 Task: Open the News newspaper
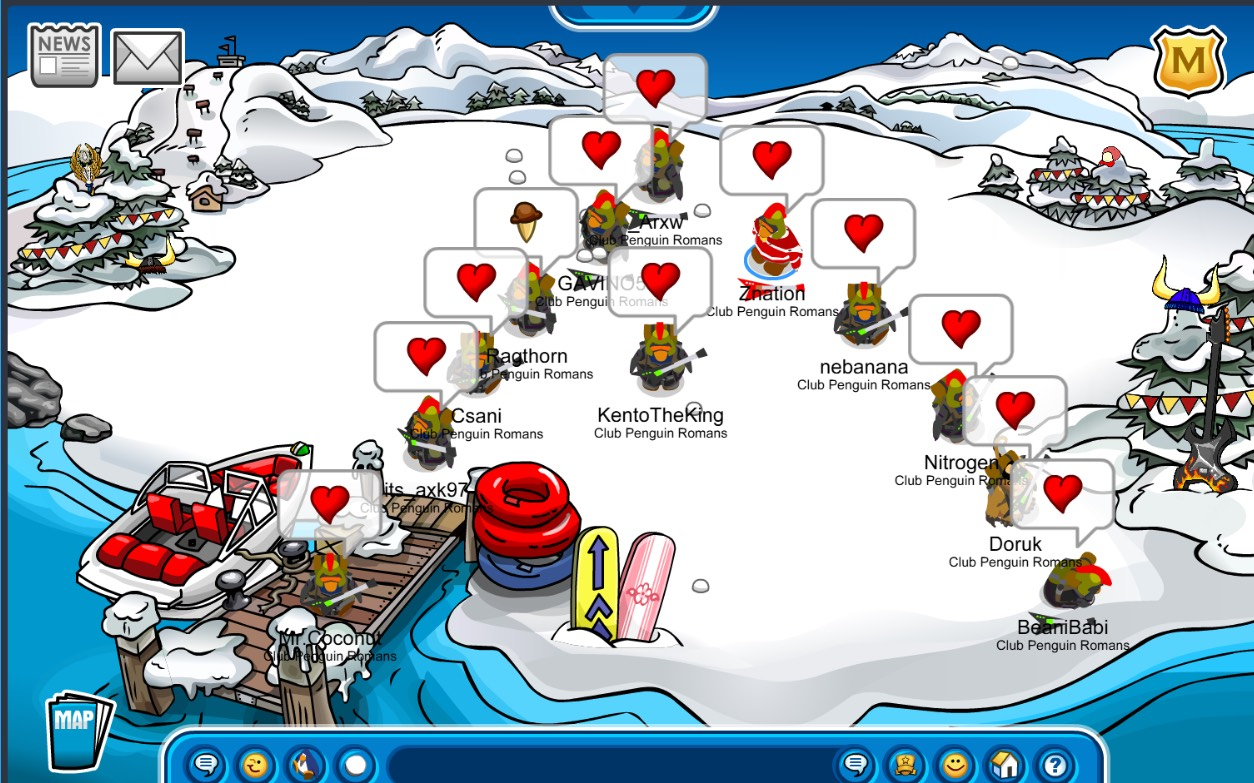tap(65, 56)
